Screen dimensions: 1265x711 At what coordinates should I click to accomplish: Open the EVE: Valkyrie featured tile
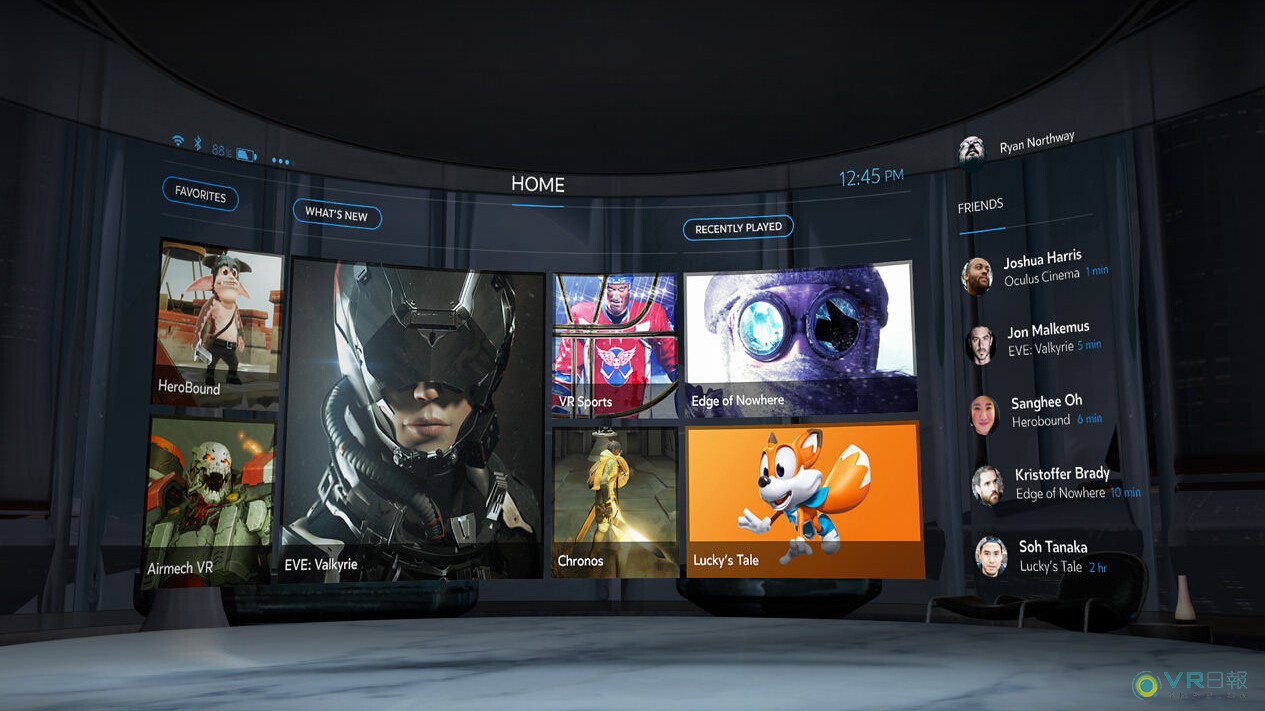pos(412,420)
